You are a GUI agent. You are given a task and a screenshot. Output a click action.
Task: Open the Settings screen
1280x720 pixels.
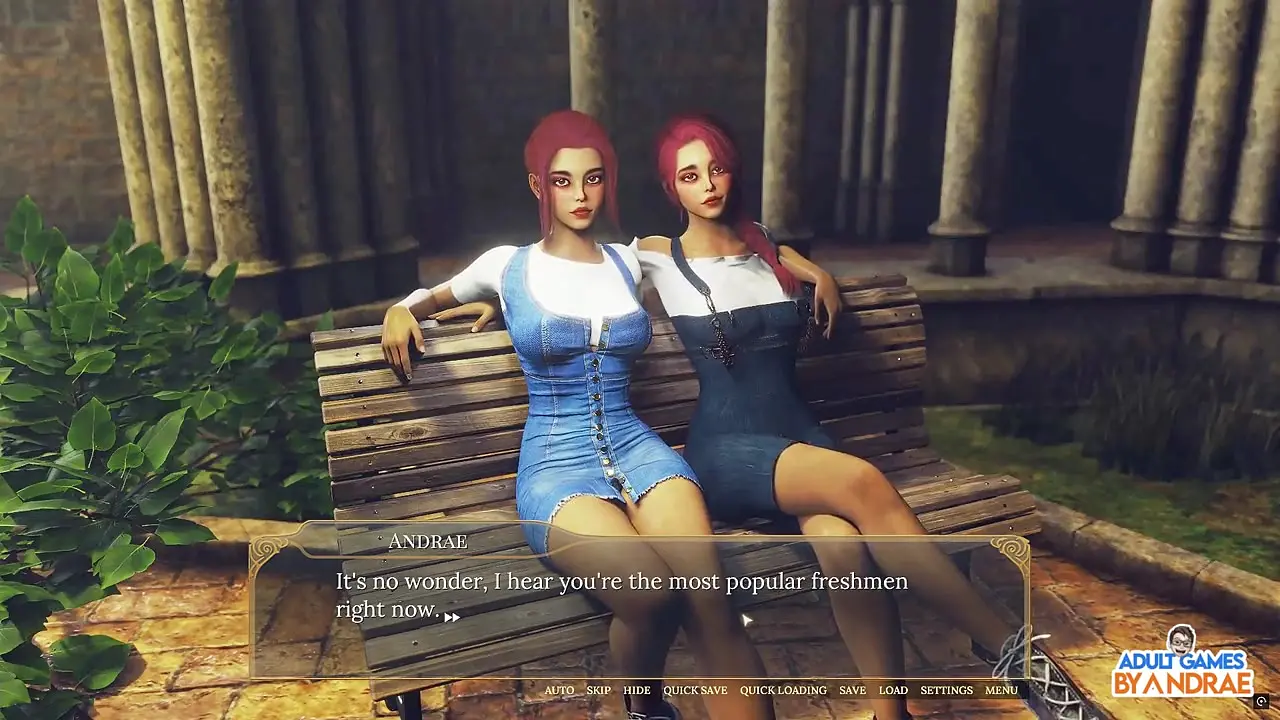[946, 690]
